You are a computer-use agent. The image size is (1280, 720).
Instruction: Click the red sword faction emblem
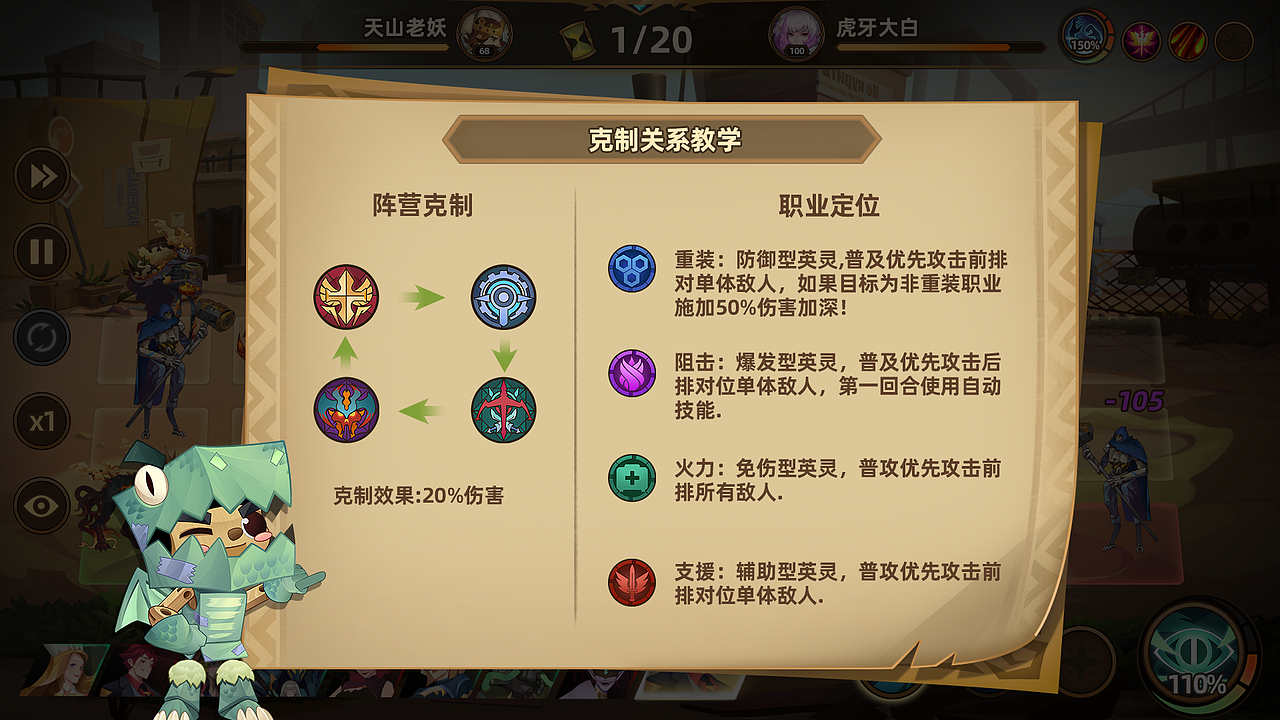[345, 294]
